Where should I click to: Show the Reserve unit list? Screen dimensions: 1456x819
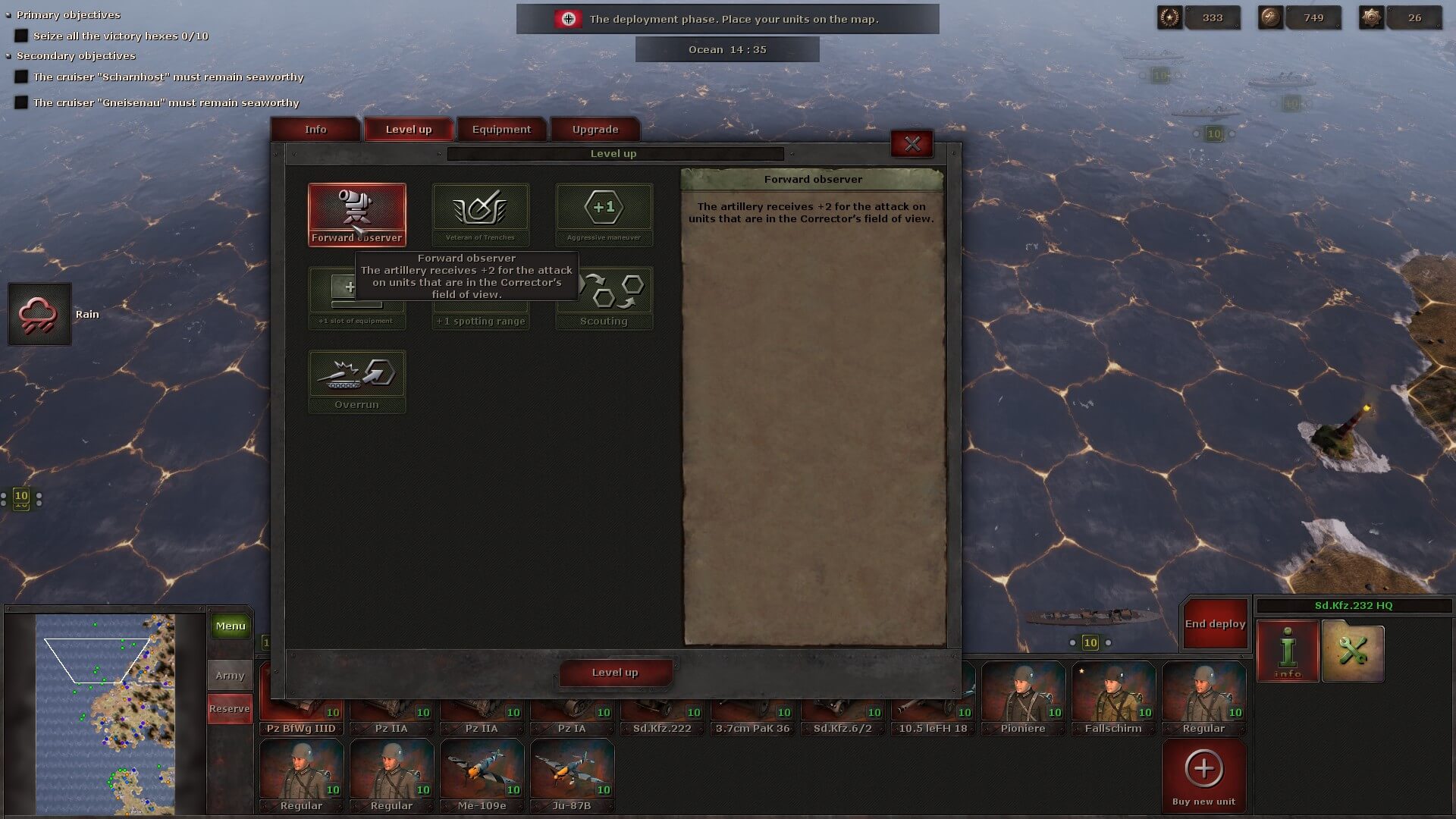click(x=230, y=709)
